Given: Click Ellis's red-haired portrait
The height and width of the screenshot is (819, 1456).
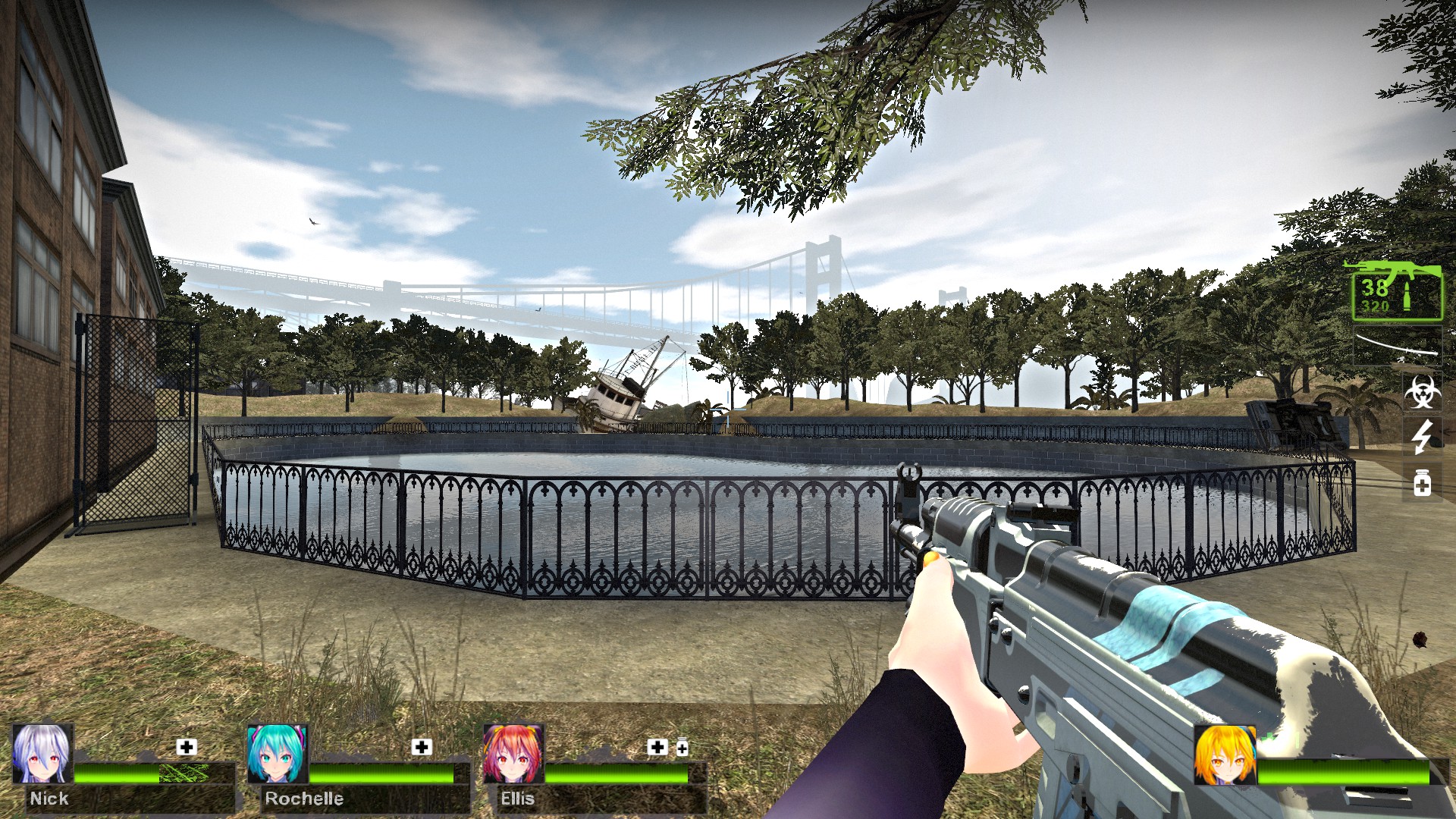Looking at the screenshot, I should (x=513, y=754).
